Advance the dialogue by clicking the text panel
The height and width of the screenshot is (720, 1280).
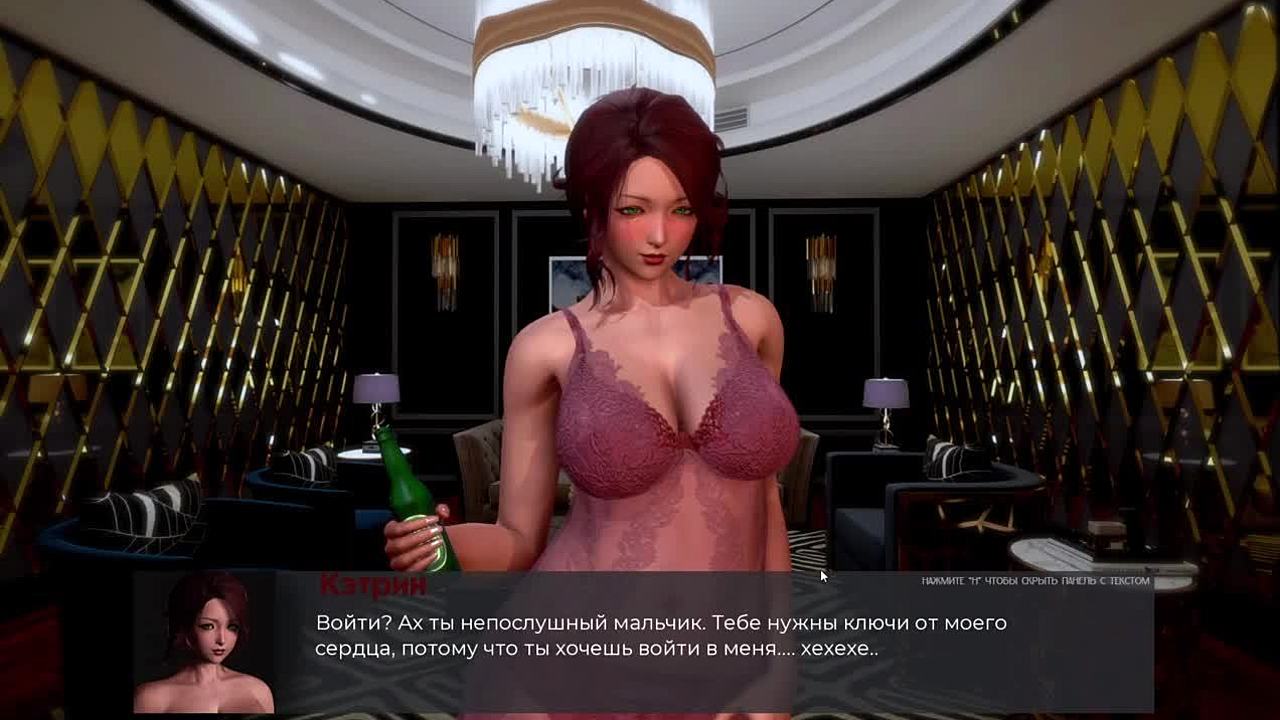tap(660, 637)
